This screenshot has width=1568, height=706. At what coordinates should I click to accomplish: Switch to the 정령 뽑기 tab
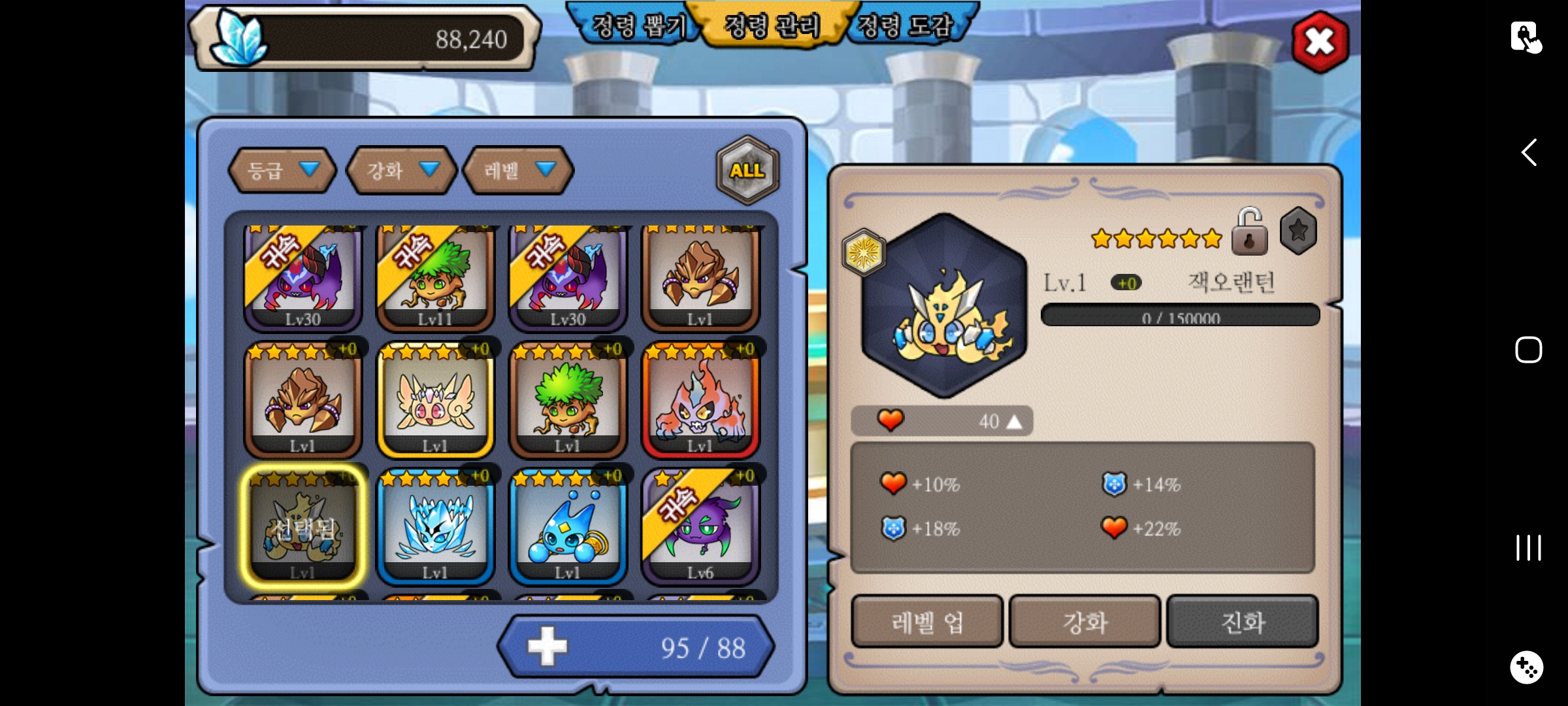coord(638,26)
